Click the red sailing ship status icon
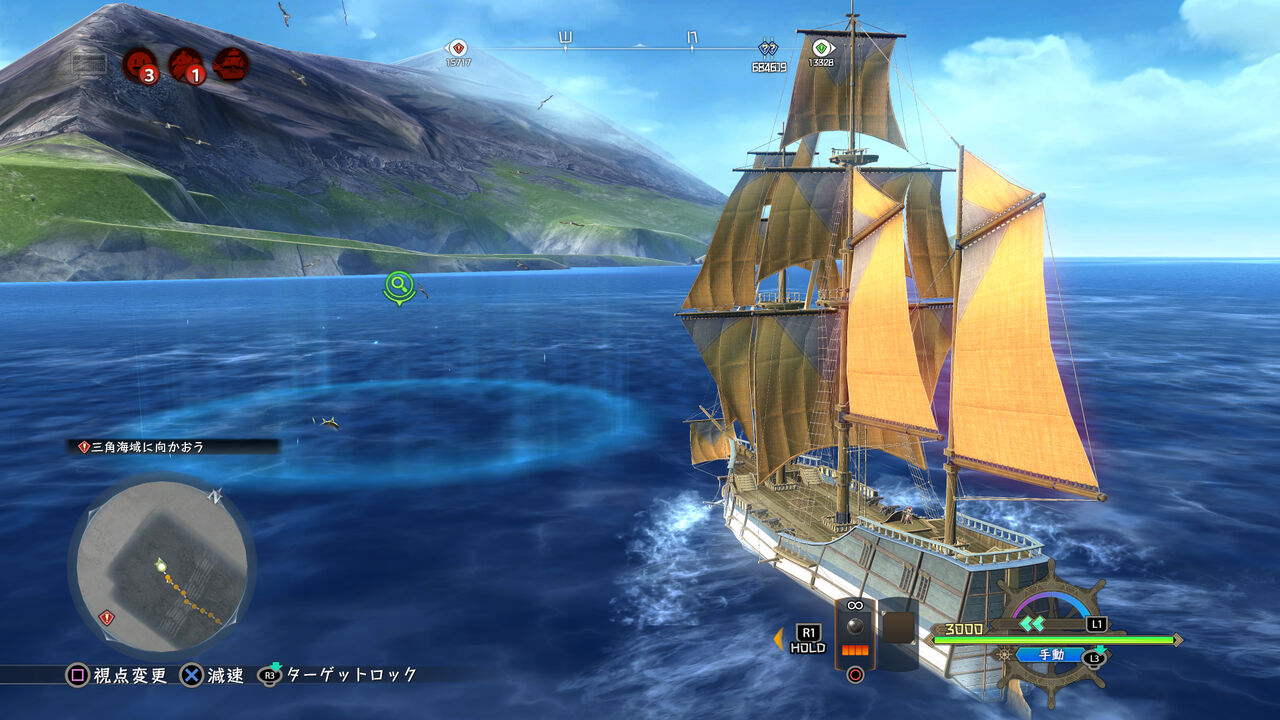Viewport: 1280px width, 720px height. (x=231, y=64)
